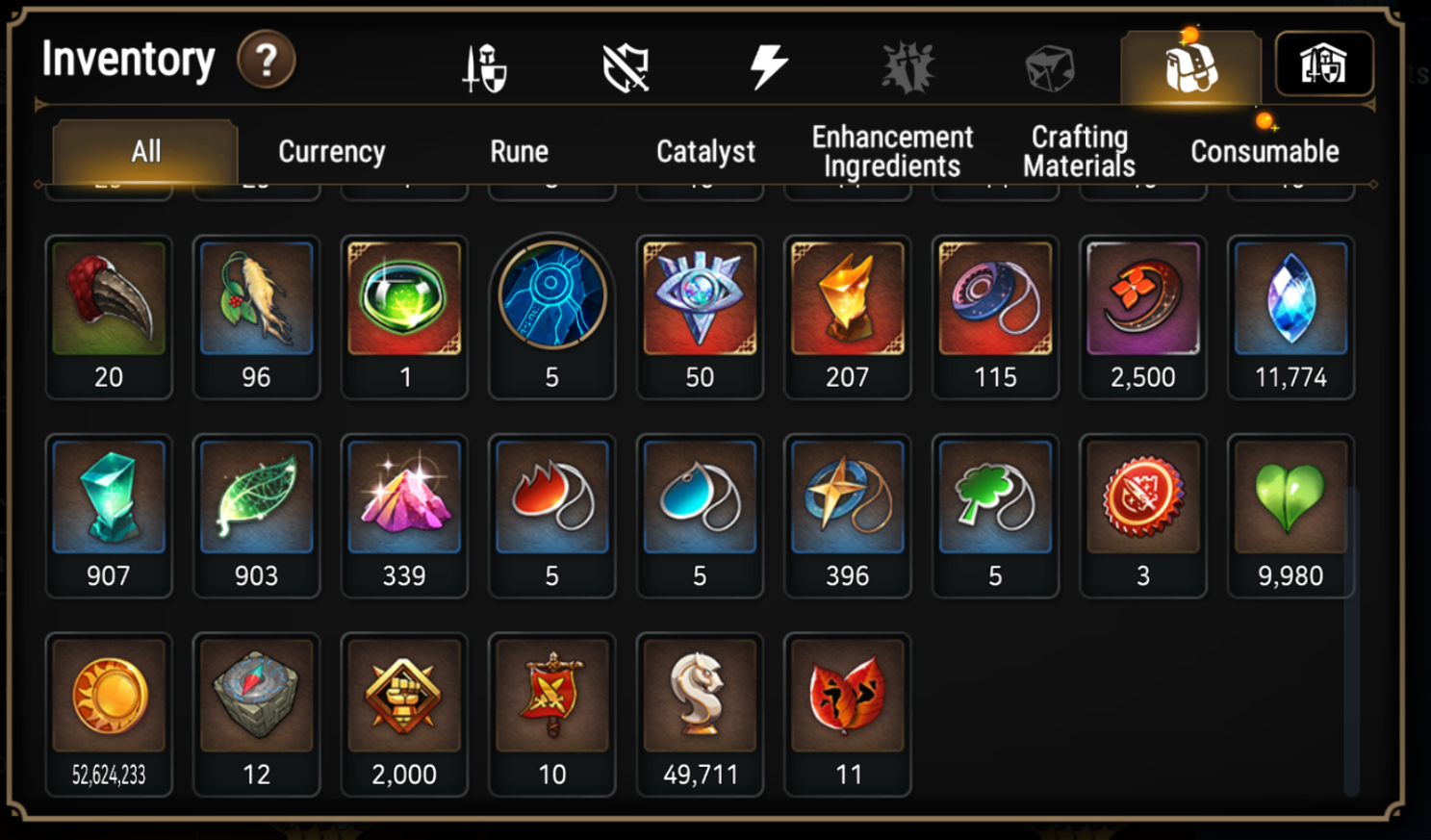Select the Catalyst tab

(705, 151)
